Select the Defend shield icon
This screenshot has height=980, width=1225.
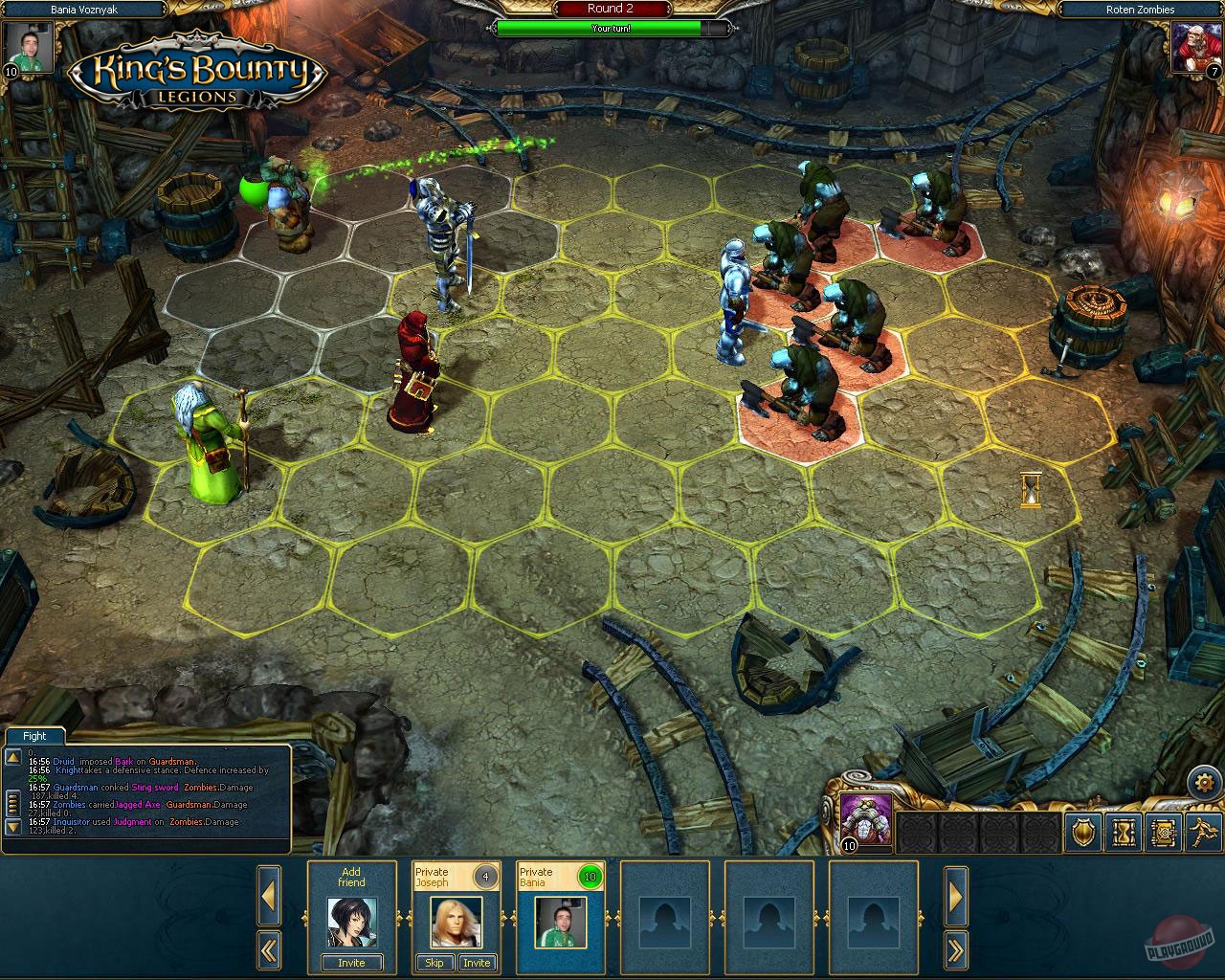pyautogui.click(x=1081, y=834)
